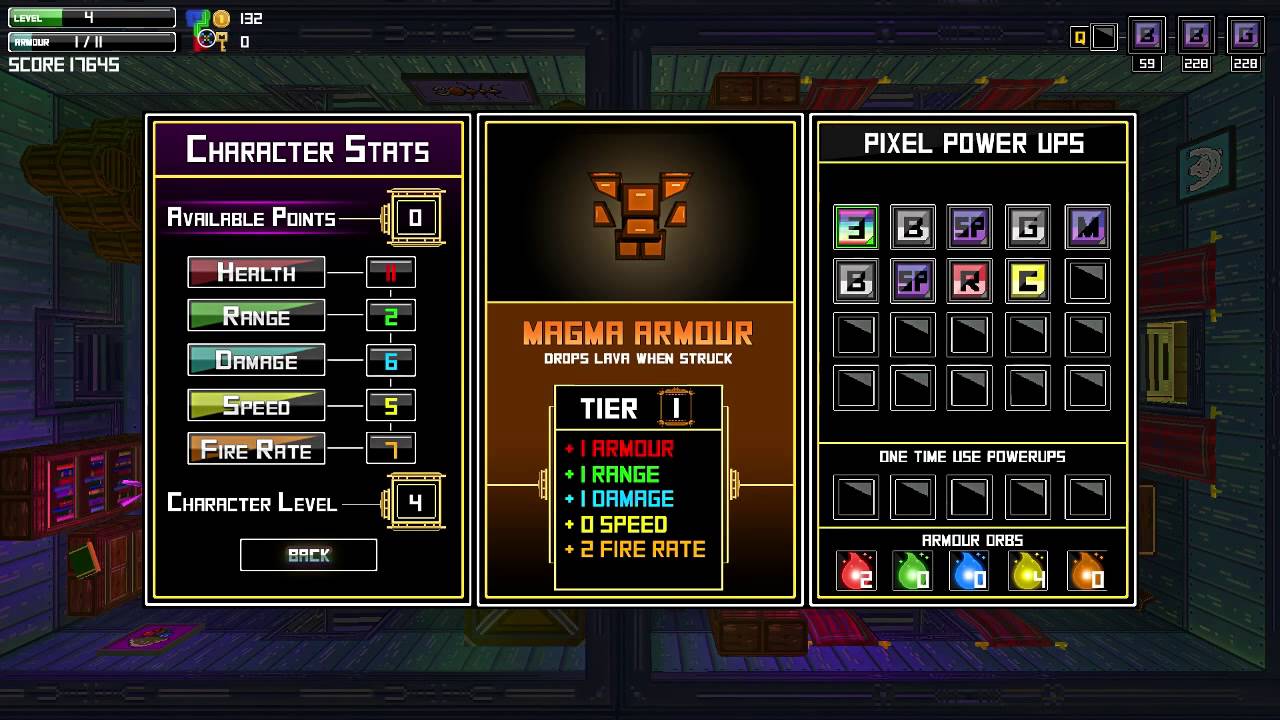
Task: Click the purple 'M' power-up icon
Action: (x=1087, y=227)
